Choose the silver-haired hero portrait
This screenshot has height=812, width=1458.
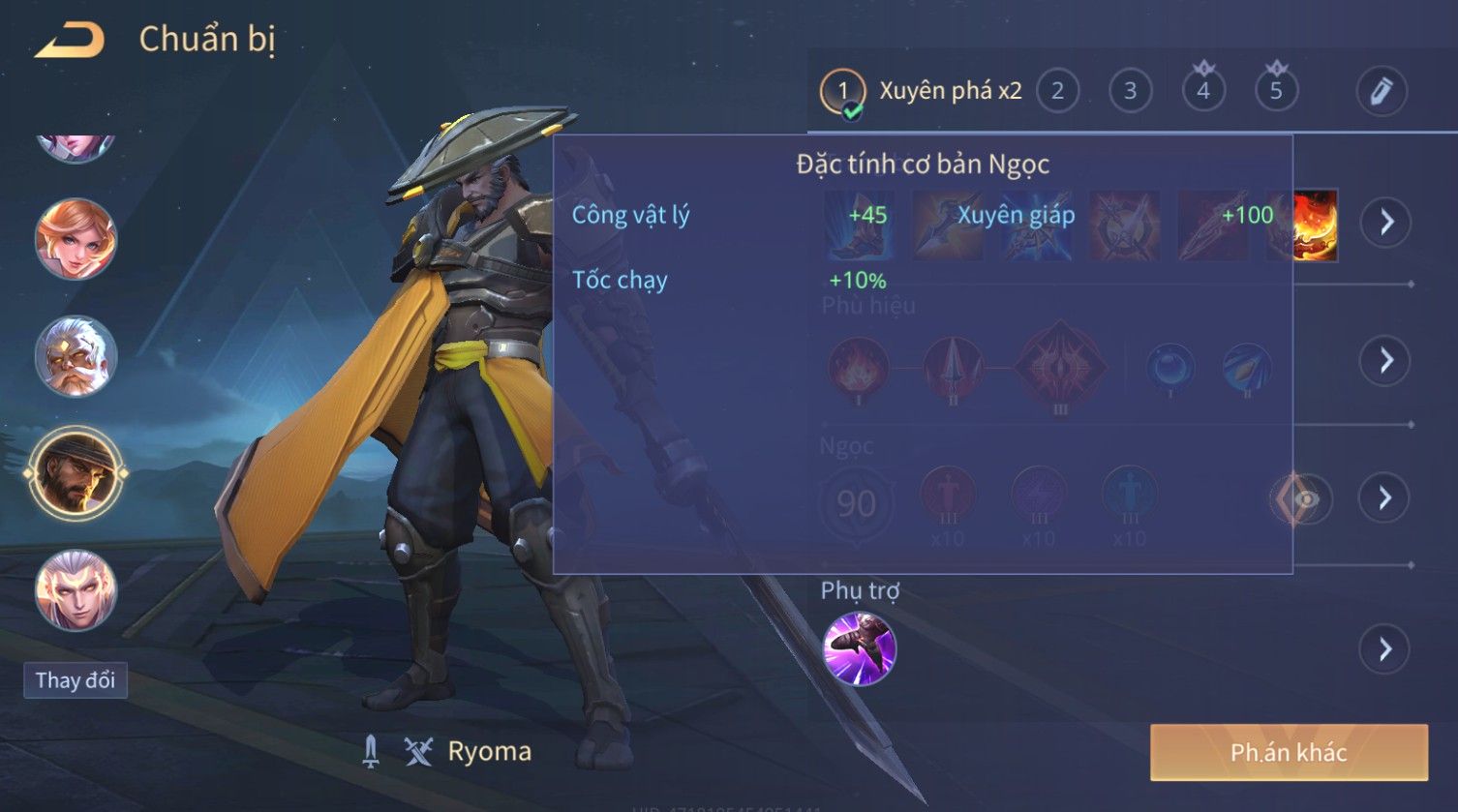coord(76,590)
